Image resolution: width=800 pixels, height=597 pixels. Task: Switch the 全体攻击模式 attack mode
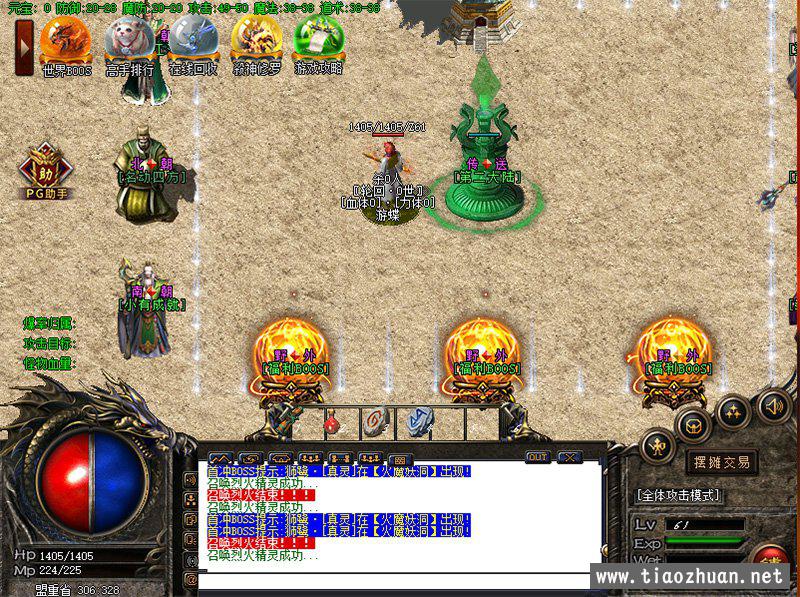678,495
